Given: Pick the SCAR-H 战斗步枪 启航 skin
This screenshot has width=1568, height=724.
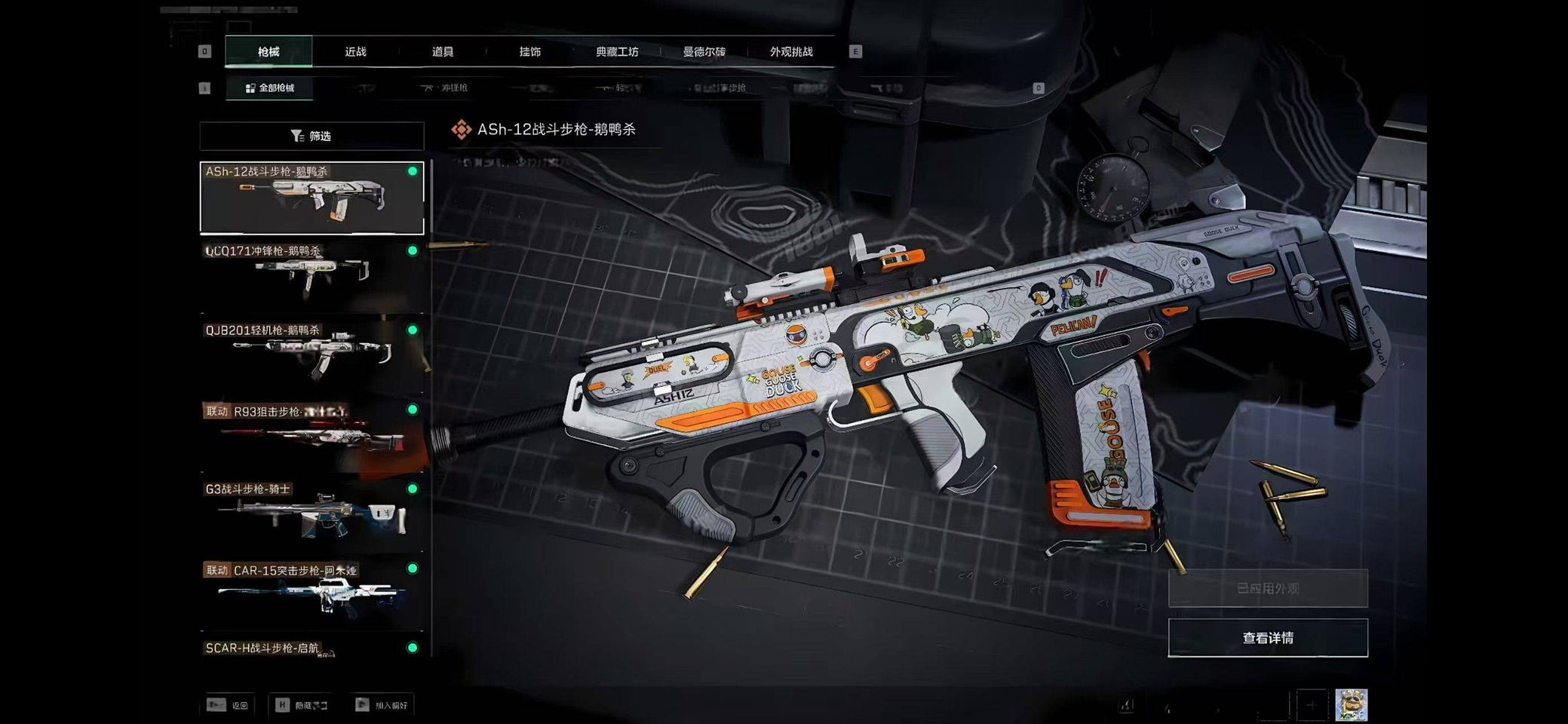Looking at the screenshot, I should click(311, 649).
